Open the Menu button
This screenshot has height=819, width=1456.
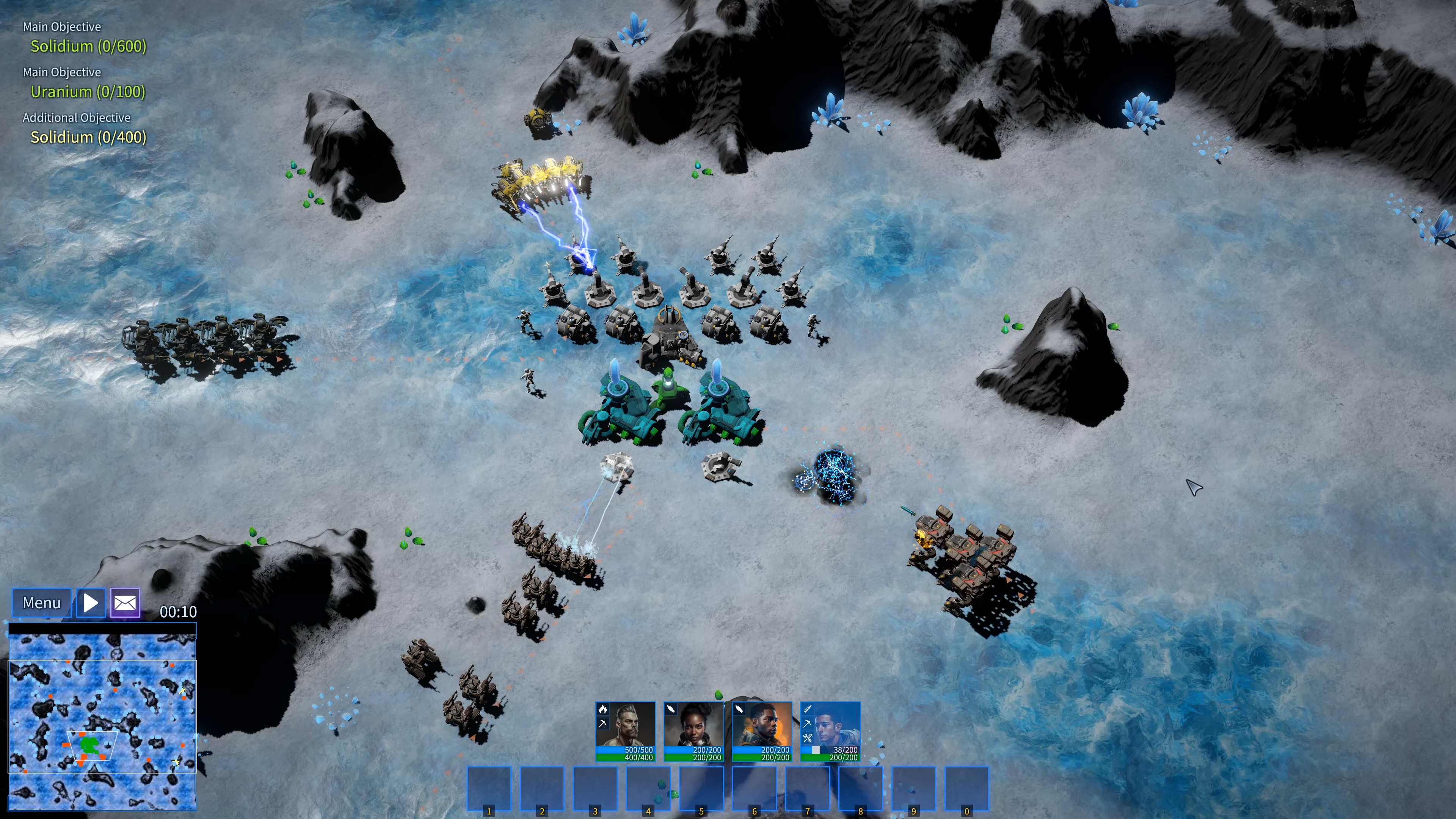(x=41, y=602)
